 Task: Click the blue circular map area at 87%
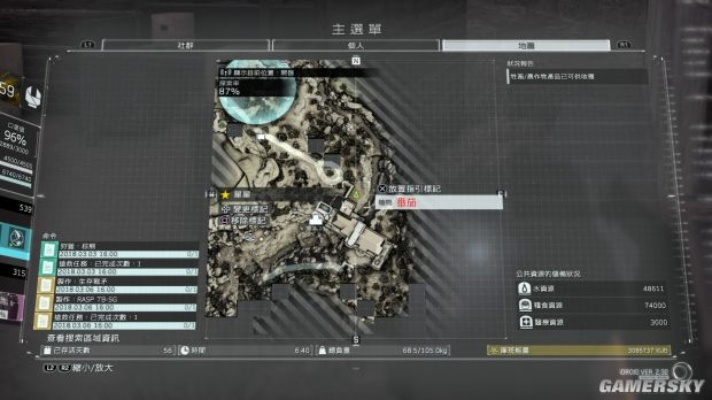pos(244,99)
